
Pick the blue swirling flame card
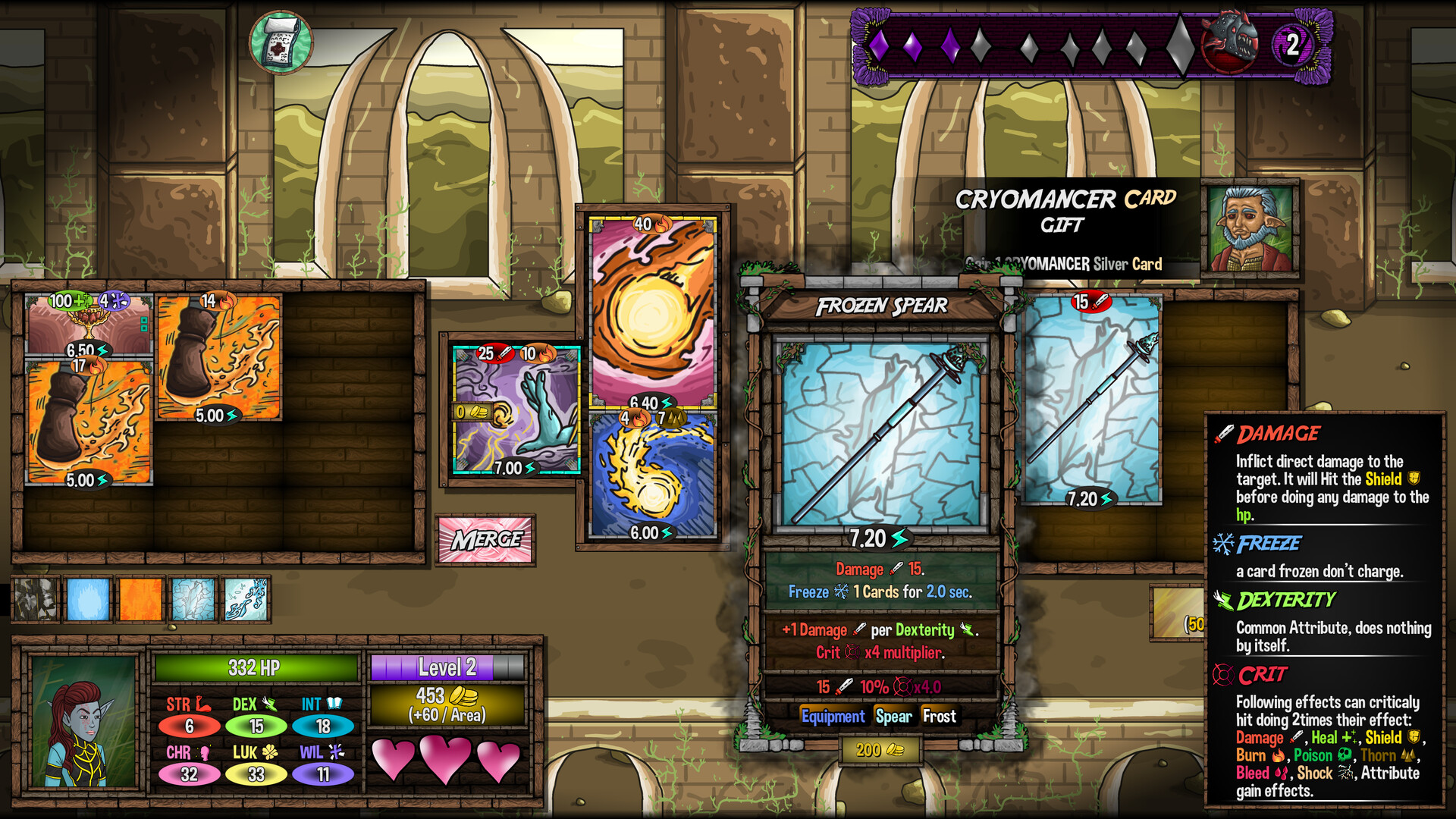point(652,475)
